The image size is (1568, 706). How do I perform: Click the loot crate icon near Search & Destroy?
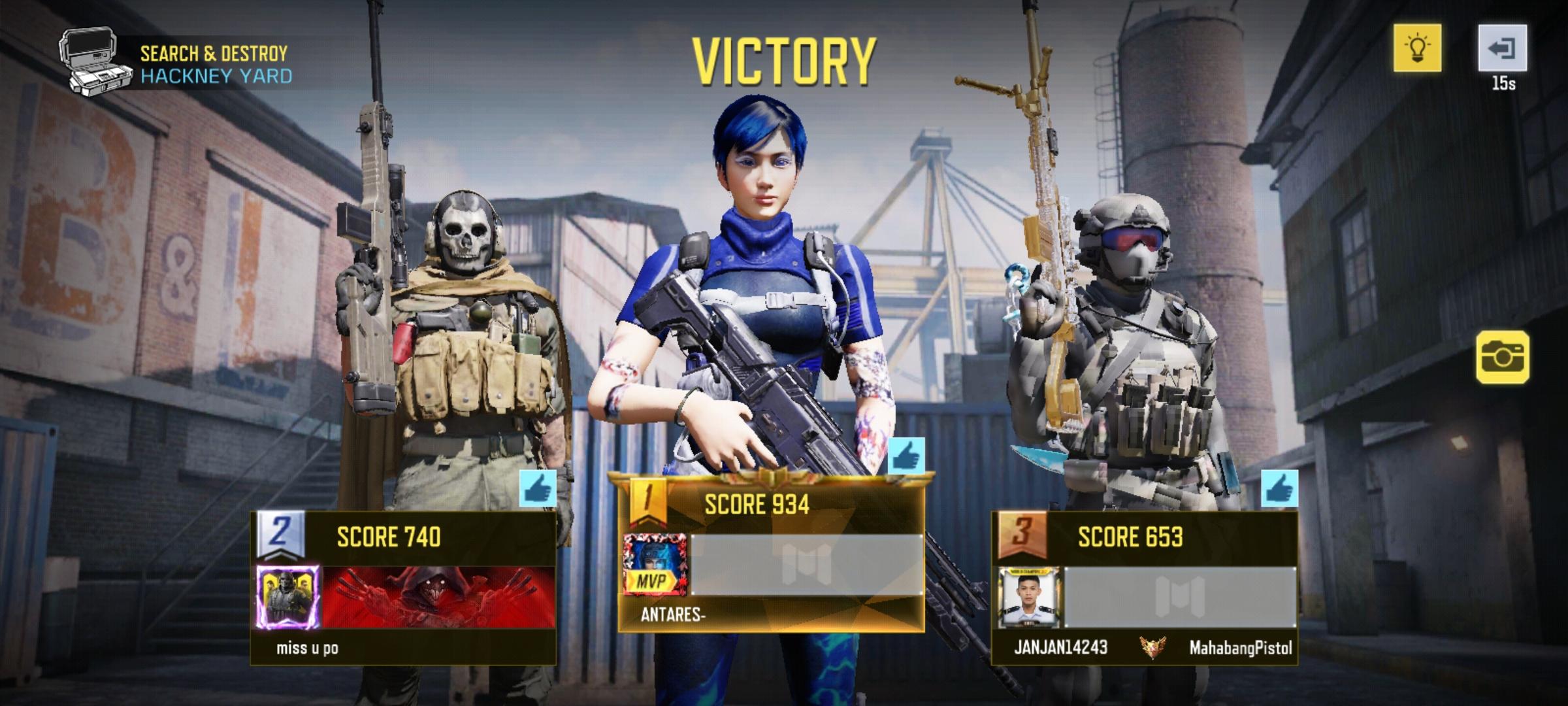(x=91, y=59)
